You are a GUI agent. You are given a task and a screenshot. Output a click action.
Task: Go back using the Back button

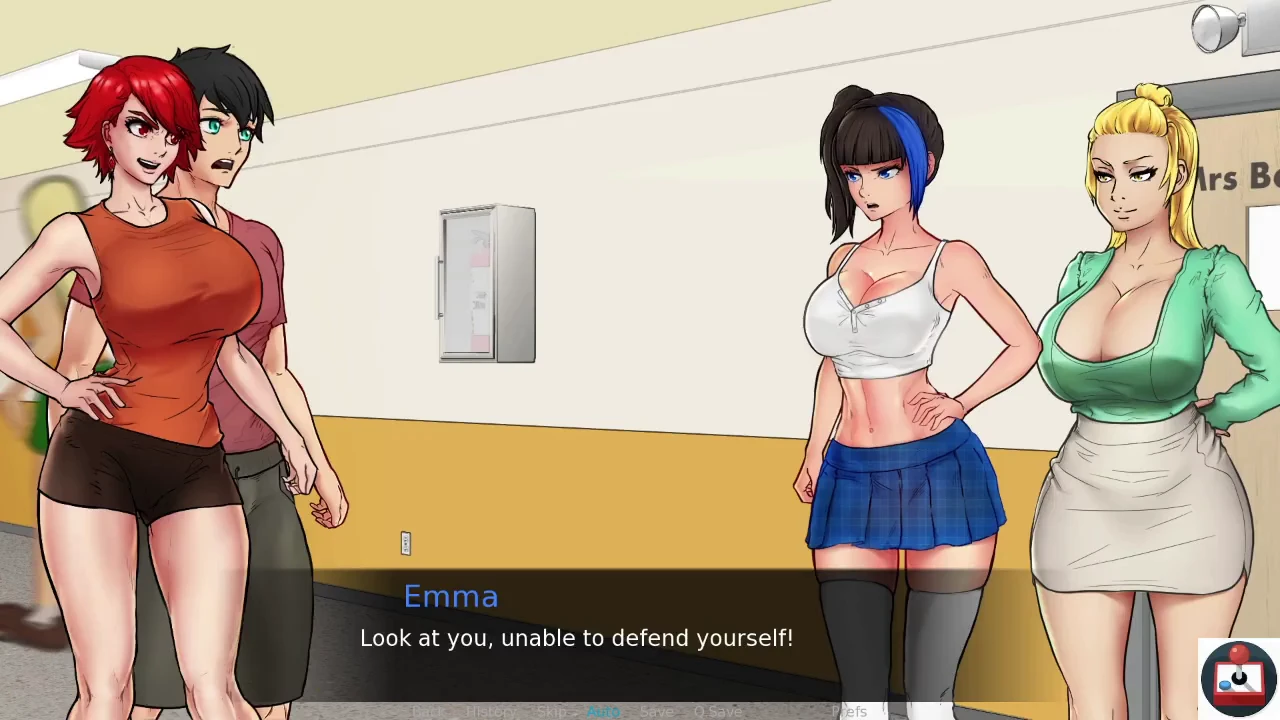428,711
